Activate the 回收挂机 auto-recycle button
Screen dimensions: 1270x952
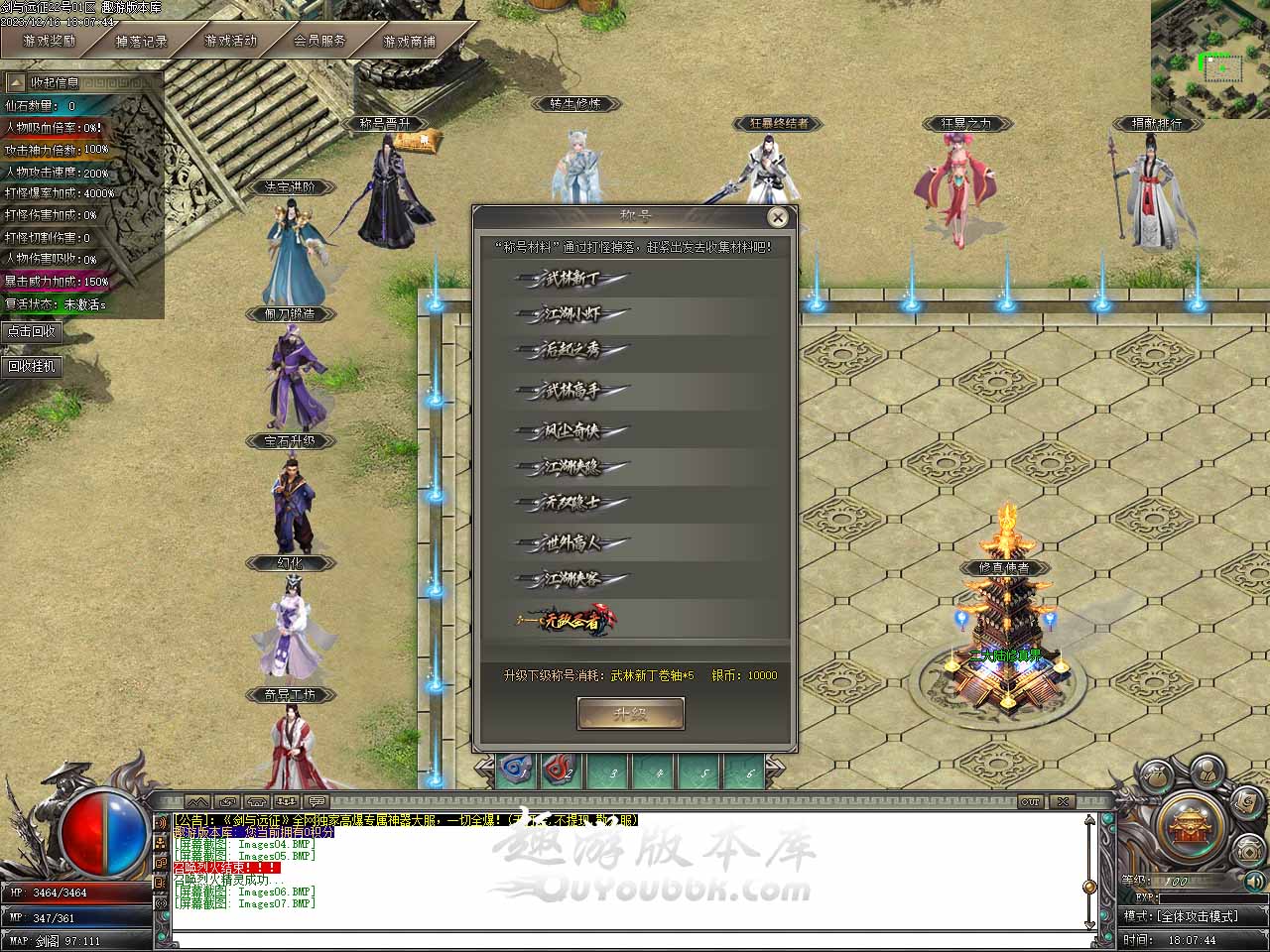[x=32, y=366]
